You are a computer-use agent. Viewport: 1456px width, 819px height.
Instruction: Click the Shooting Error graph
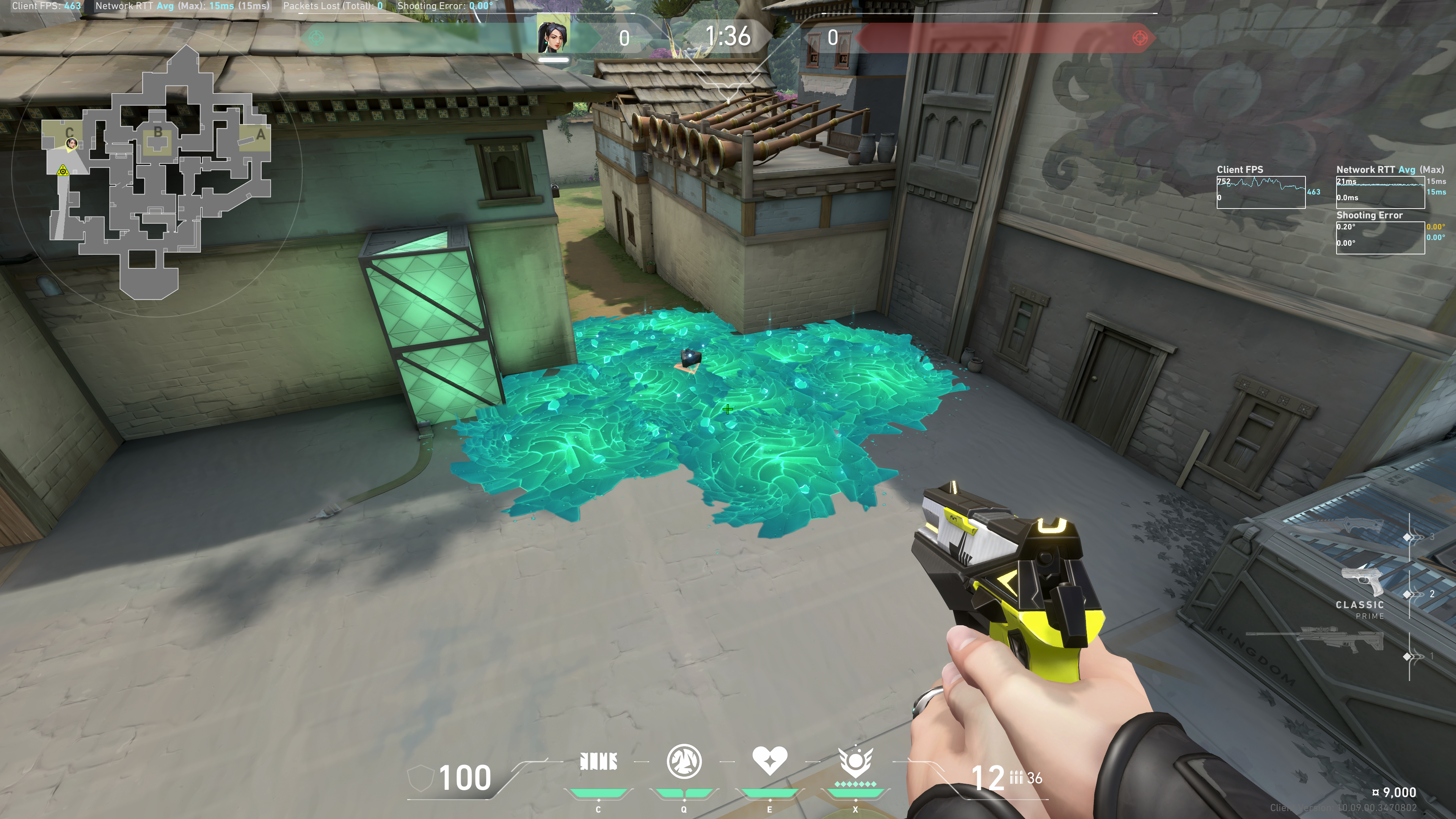tap(1380, 237)
